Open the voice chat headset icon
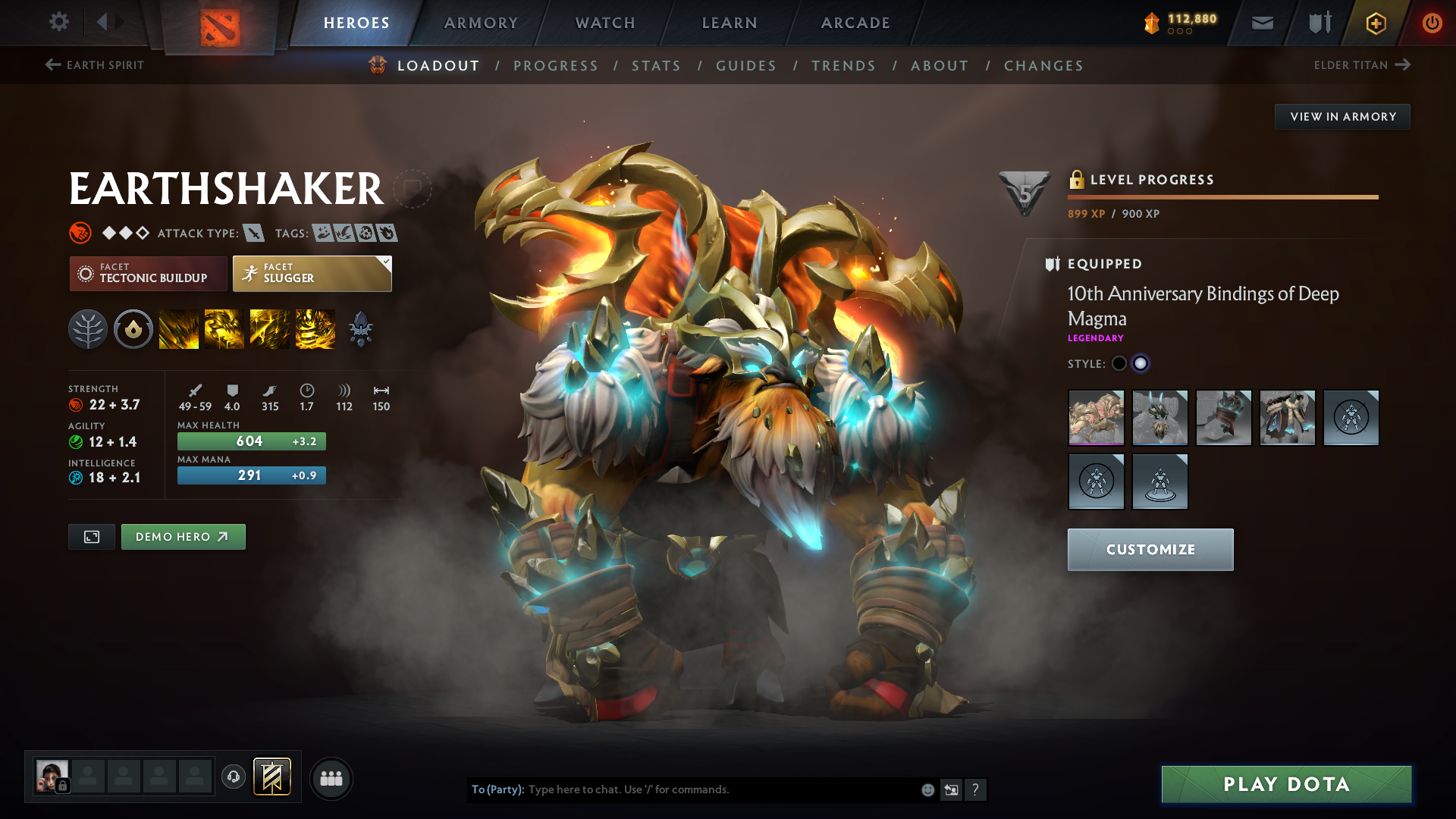 233,777
